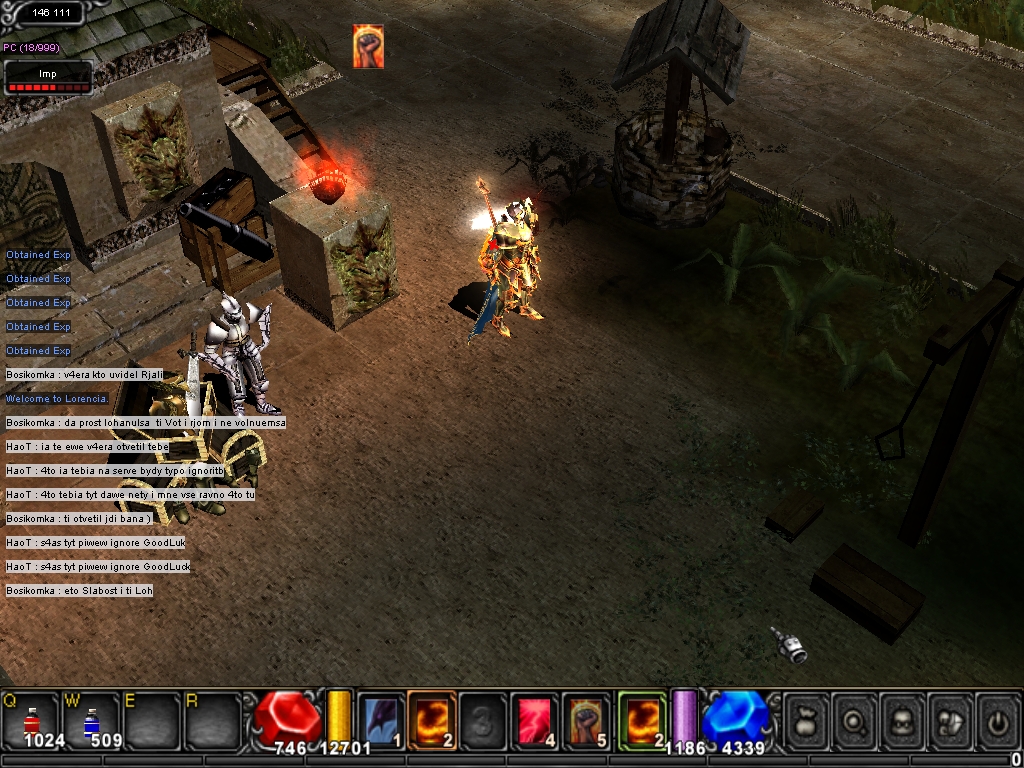Click the fist buff icon at top
1024x768 pixels.
coord(368,47)
